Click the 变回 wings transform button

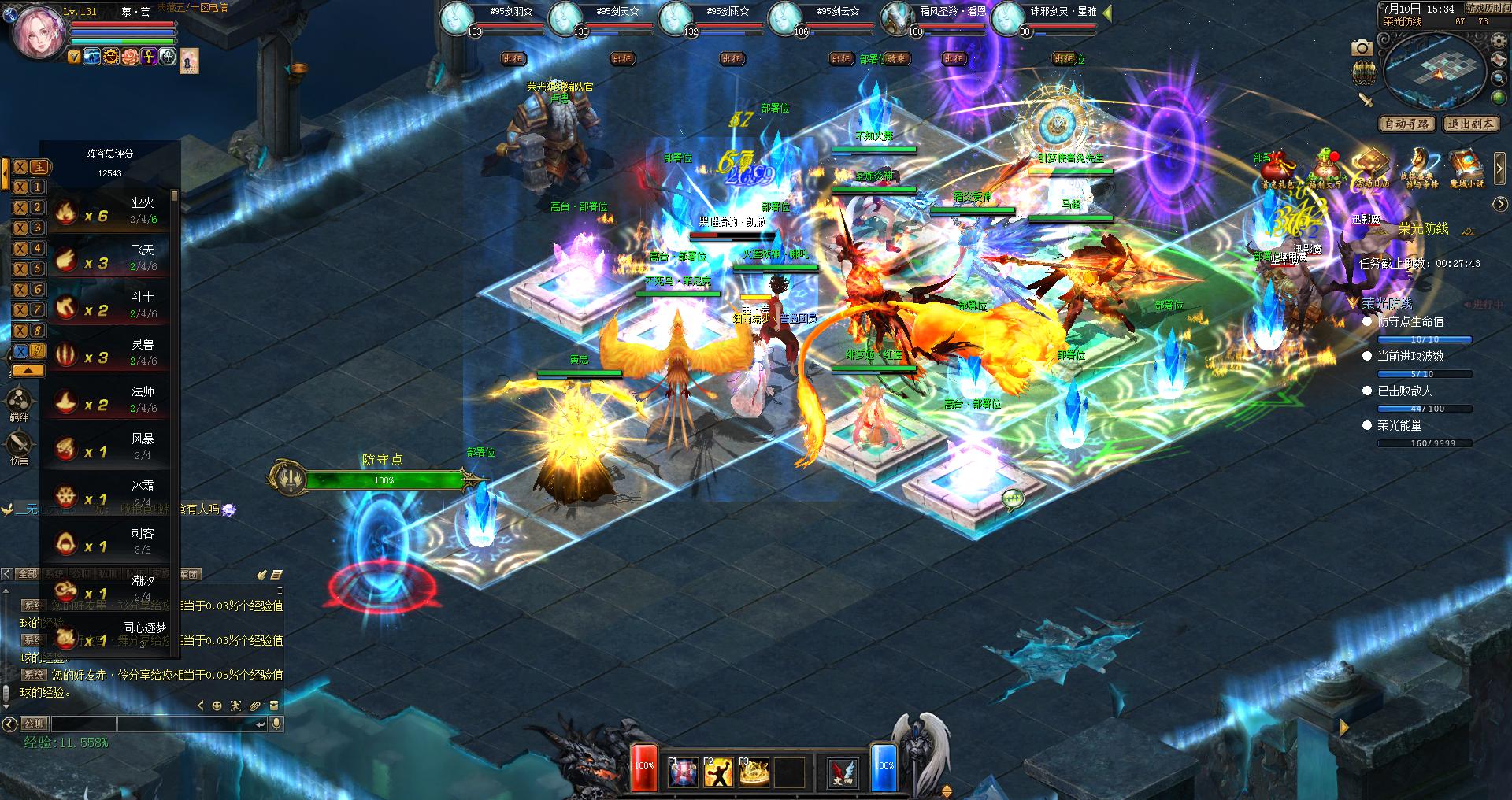[x=842, y=772]
